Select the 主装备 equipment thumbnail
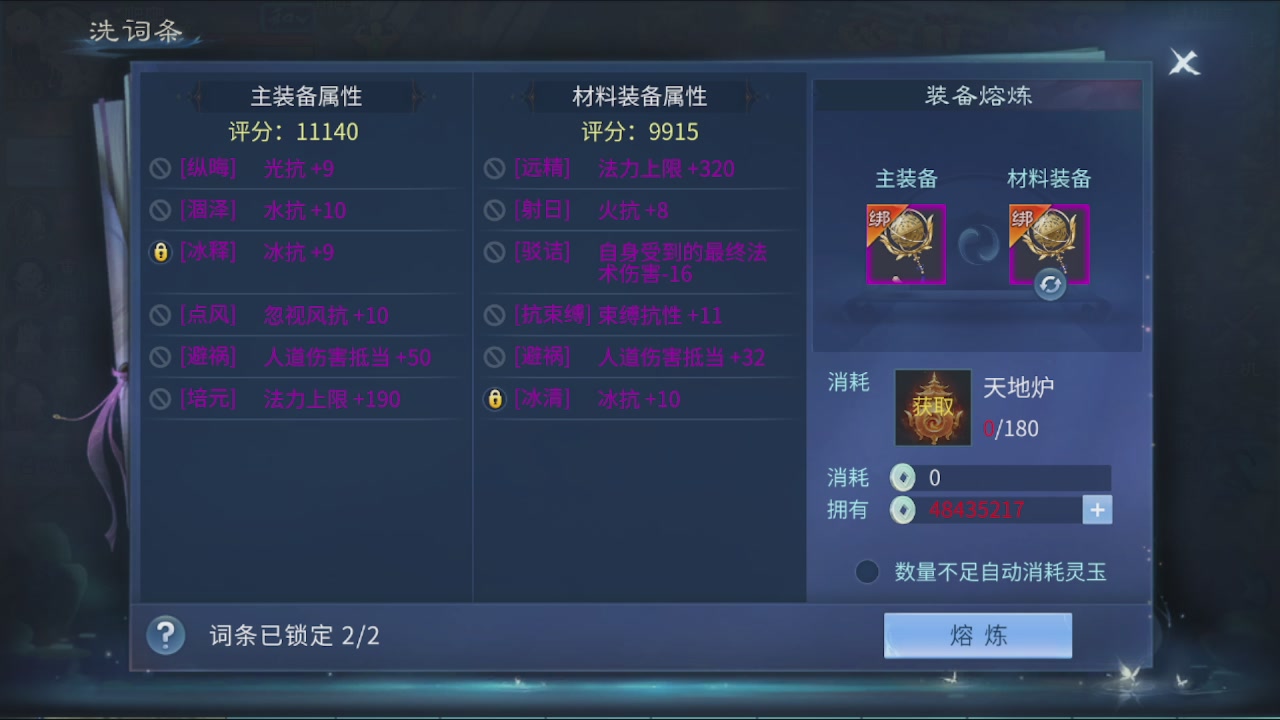 coord(906,244)
